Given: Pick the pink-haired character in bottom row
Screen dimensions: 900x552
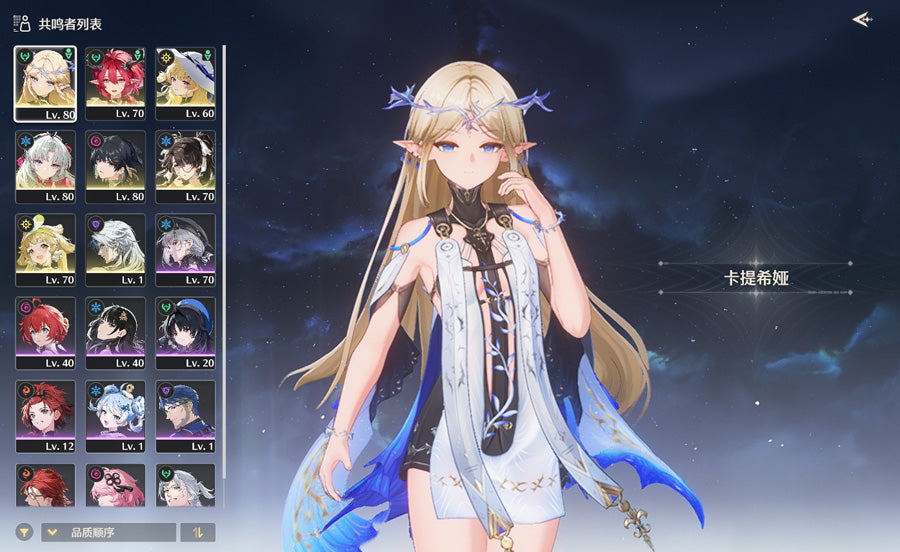Looking at the screenshot, I should 115,485.
